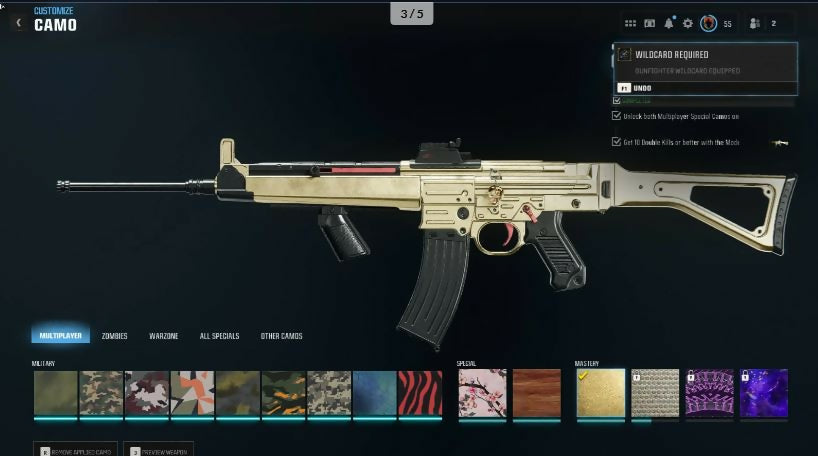Viewport: 818px width, 456px height.
Task: Open the player profile emblem
Action: coord(708,23)
